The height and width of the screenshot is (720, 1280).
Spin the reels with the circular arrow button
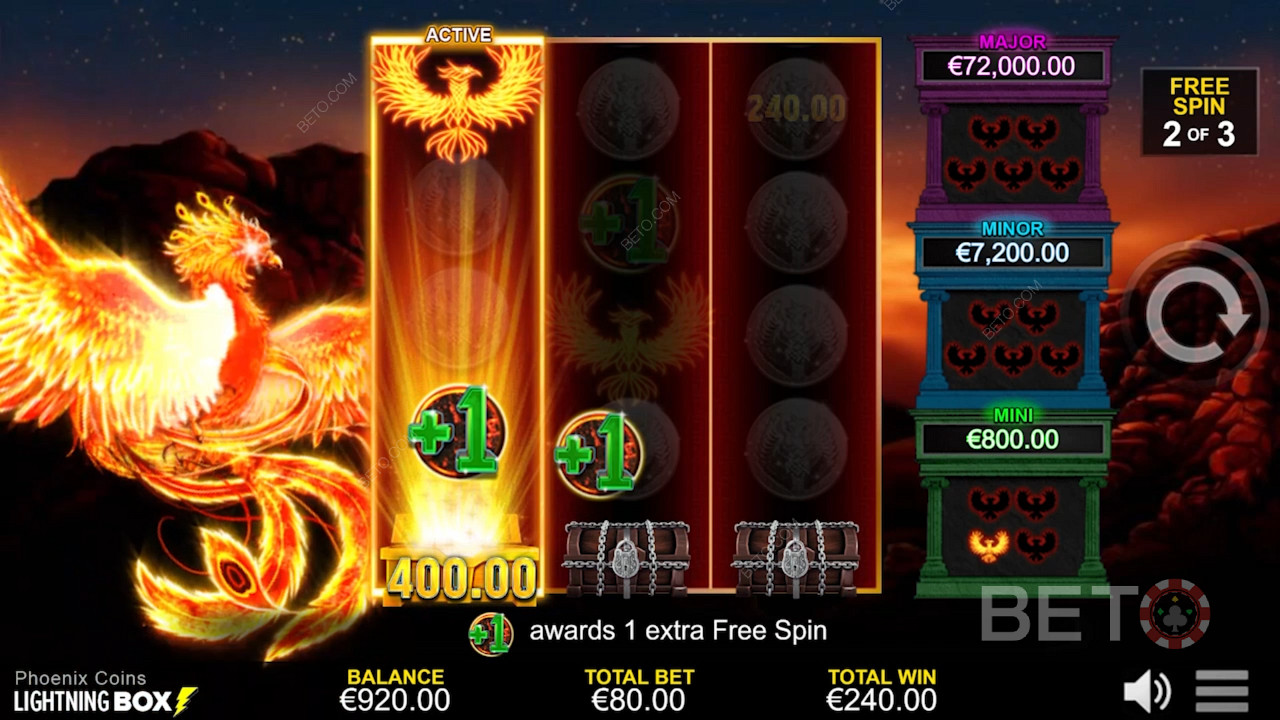[x=1197, y=314]
